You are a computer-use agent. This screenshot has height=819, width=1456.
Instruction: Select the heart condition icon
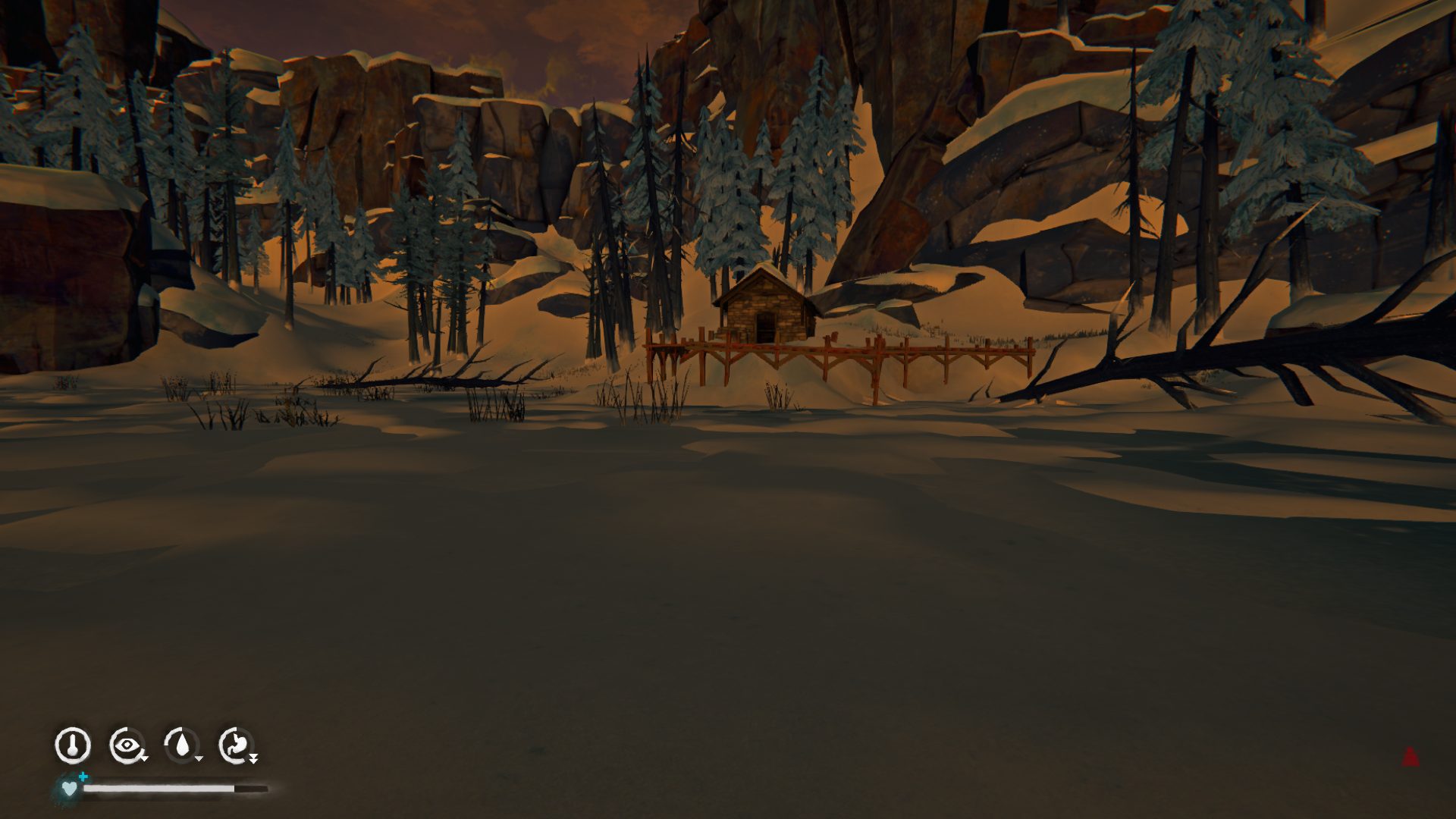(x=70, y=789)
